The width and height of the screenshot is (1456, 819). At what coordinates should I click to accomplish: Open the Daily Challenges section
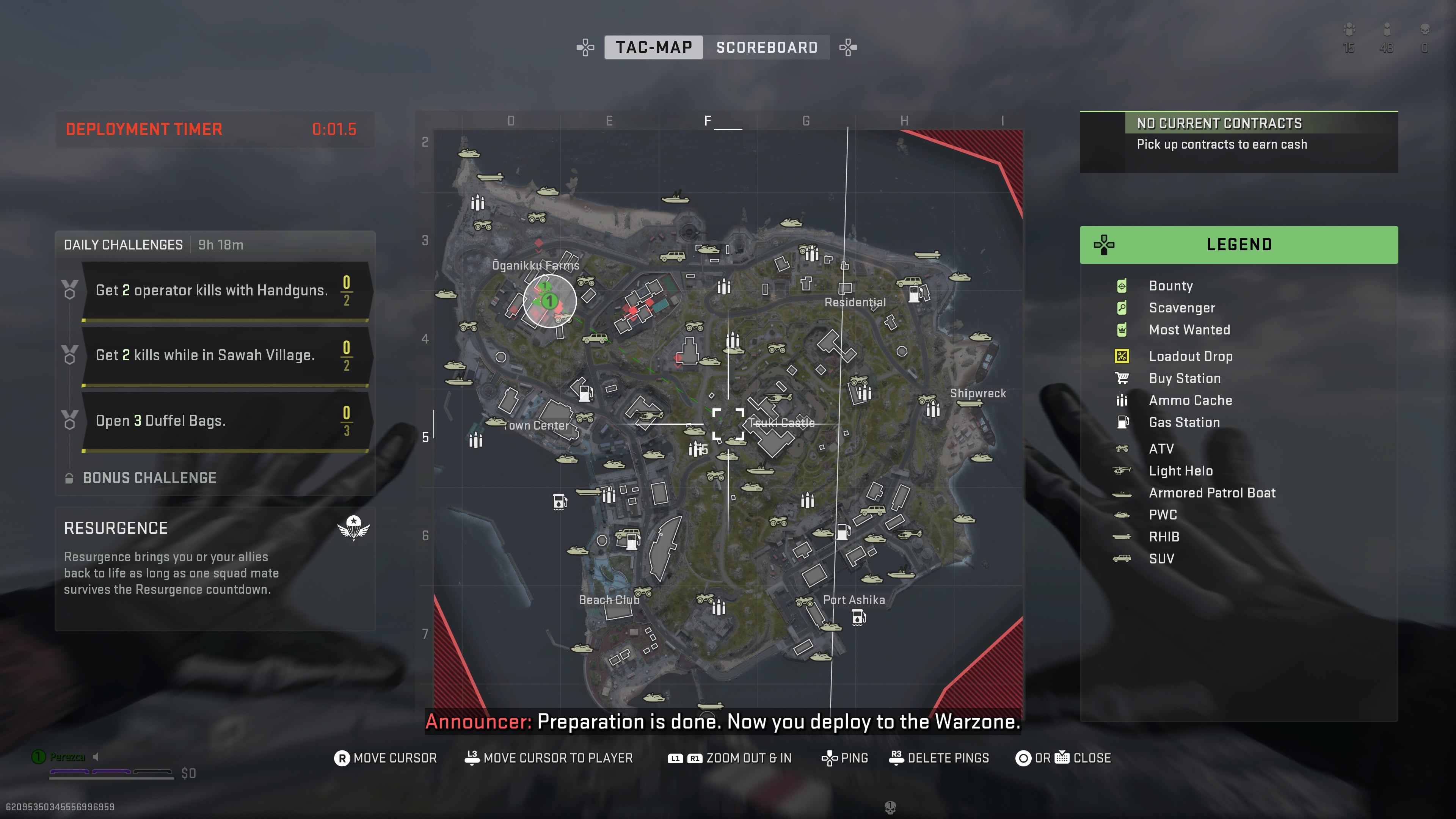(123, 244)
